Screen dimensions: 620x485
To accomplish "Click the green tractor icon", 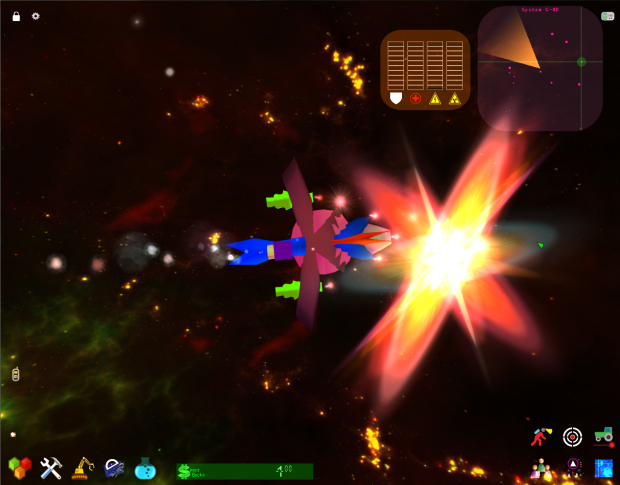I will pyautogui.click(x=603, y=435).
